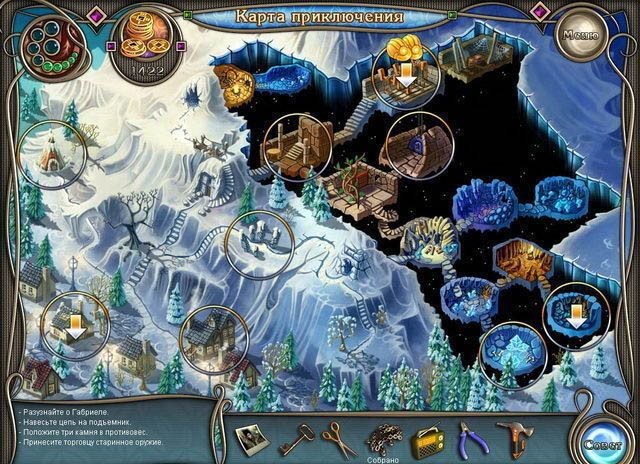
Task: Enter the circled cave room with gold coins
Action: (x=404, y=68)
